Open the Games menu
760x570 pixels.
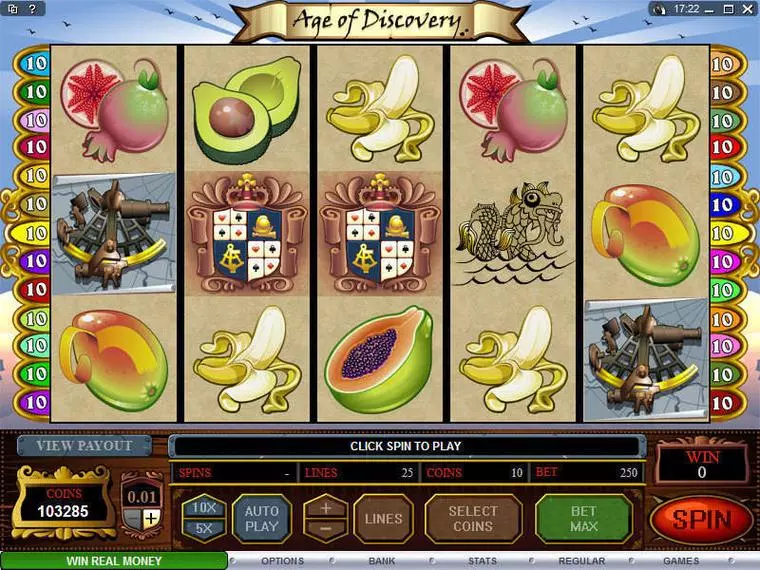tap(681, 561)
